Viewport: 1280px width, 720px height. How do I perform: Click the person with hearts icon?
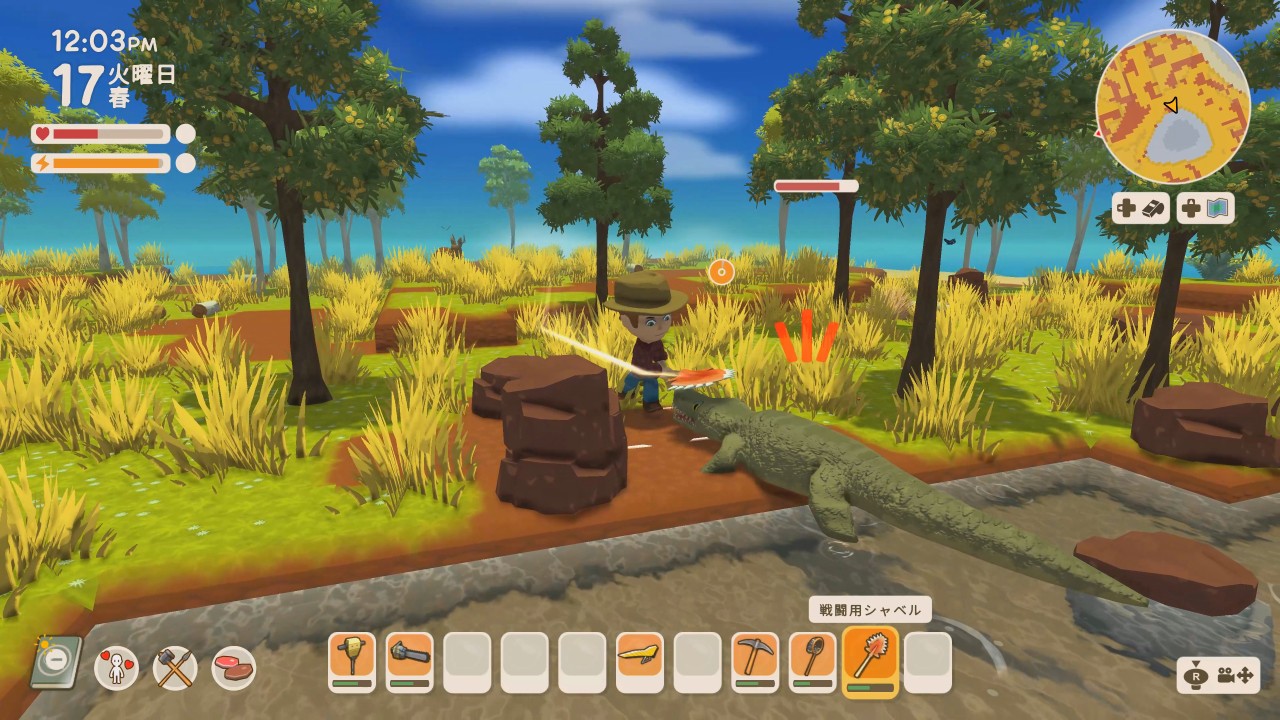(x=117, y=667)
